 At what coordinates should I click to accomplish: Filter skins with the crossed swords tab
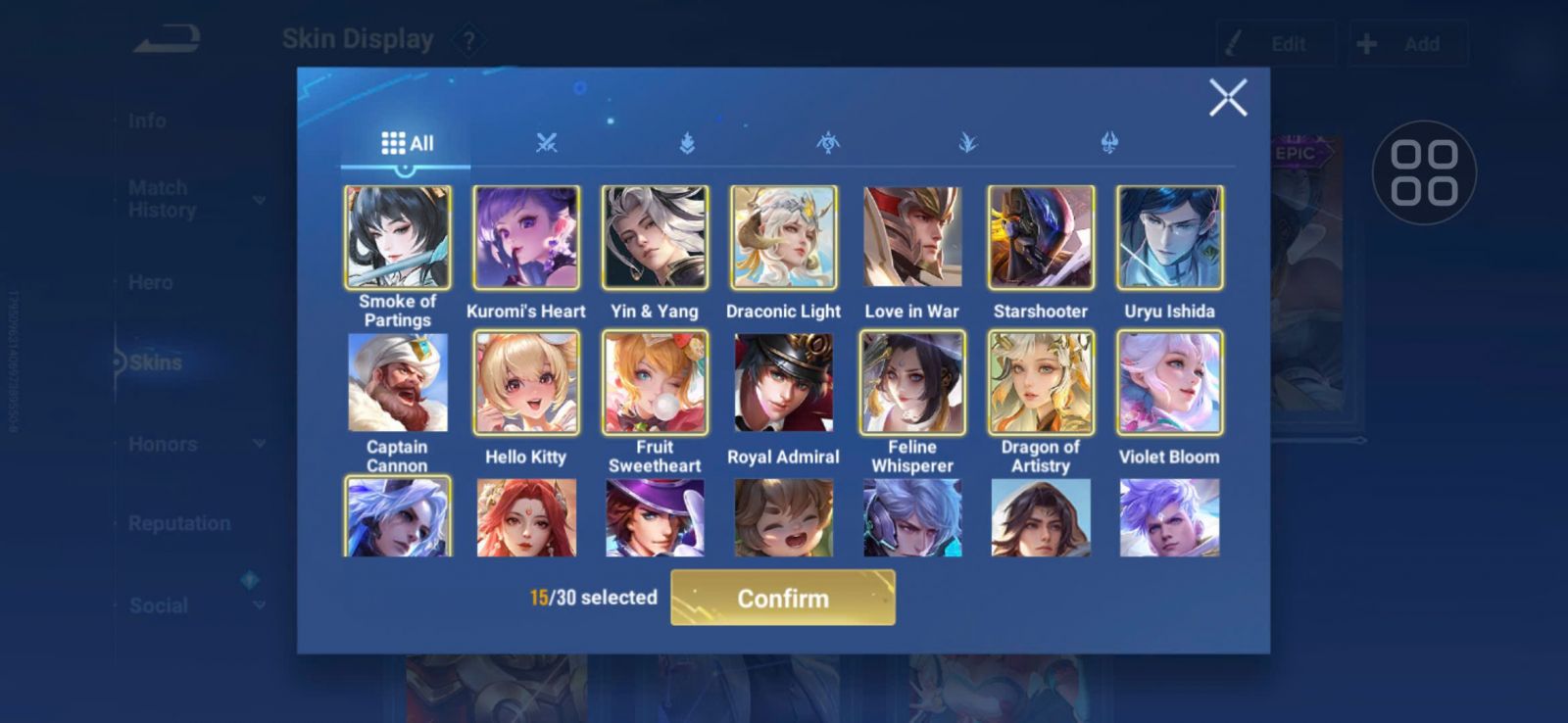click(x=547, y=143)
